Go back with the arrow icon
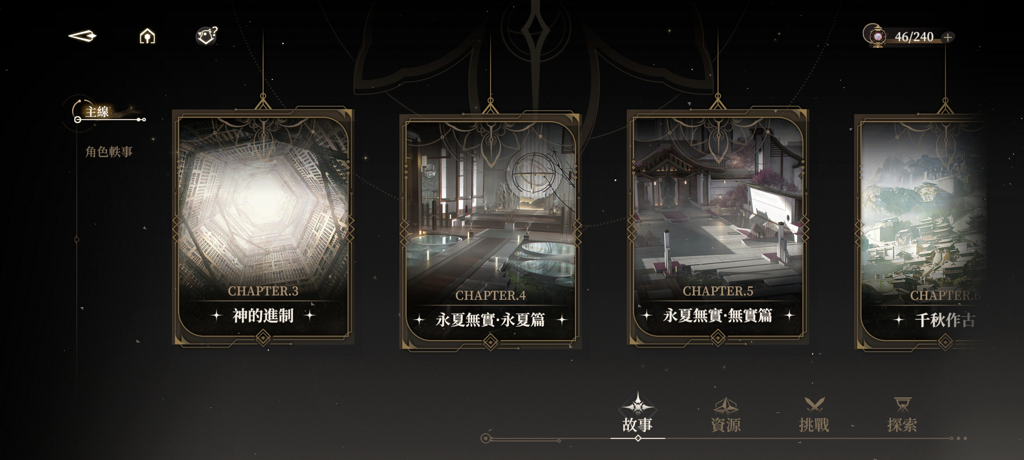 82,37
